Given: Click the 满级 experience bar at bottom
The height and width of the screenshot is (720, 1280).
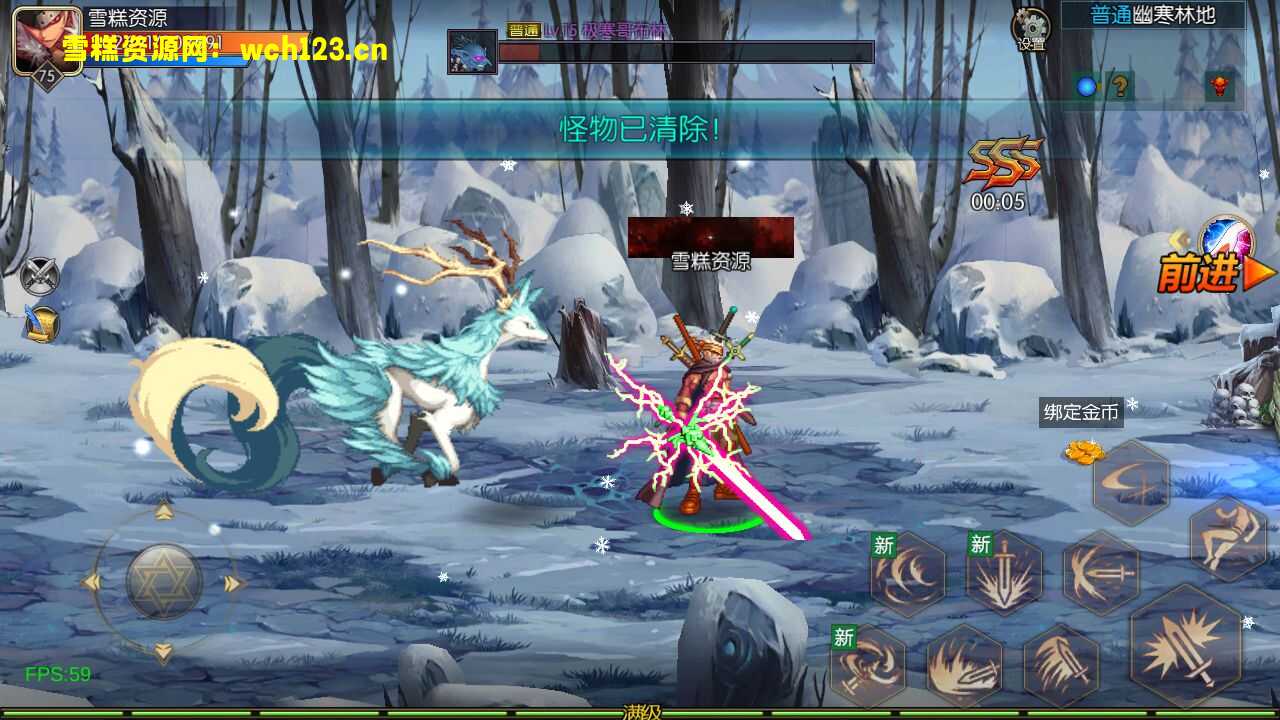Looking at the screenshot, I should tap(640, 714).
